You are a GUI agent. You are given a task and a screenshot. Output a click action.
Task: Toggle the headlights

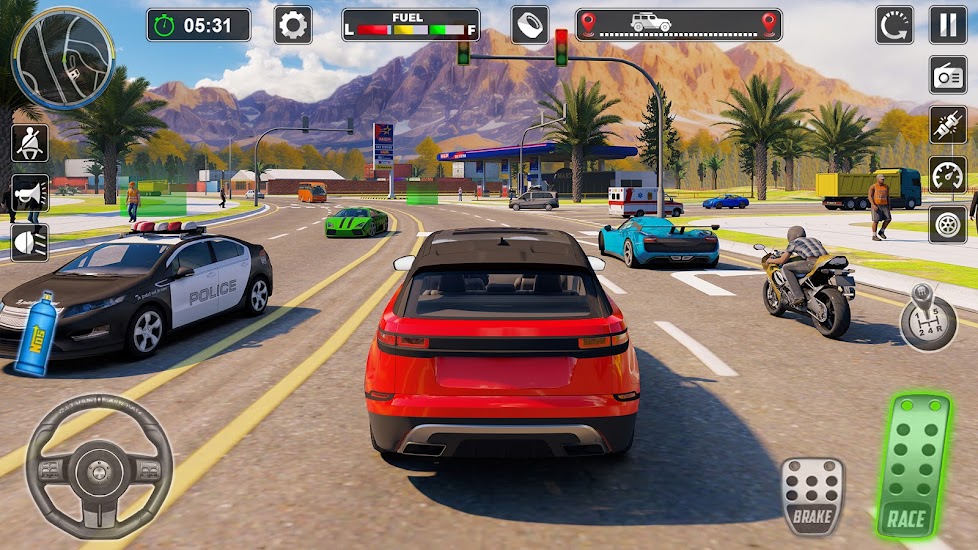pyautogui.click(x=29, y=241)
